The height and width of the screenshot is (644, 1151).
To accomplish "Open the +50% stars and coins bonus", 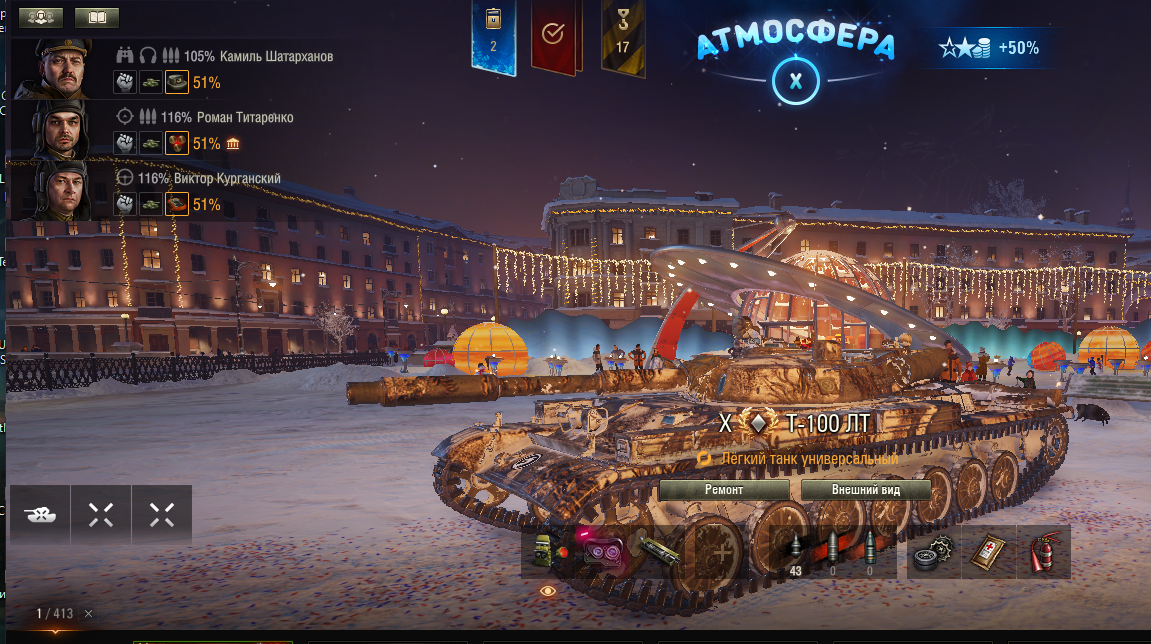I will coord(988,48).
